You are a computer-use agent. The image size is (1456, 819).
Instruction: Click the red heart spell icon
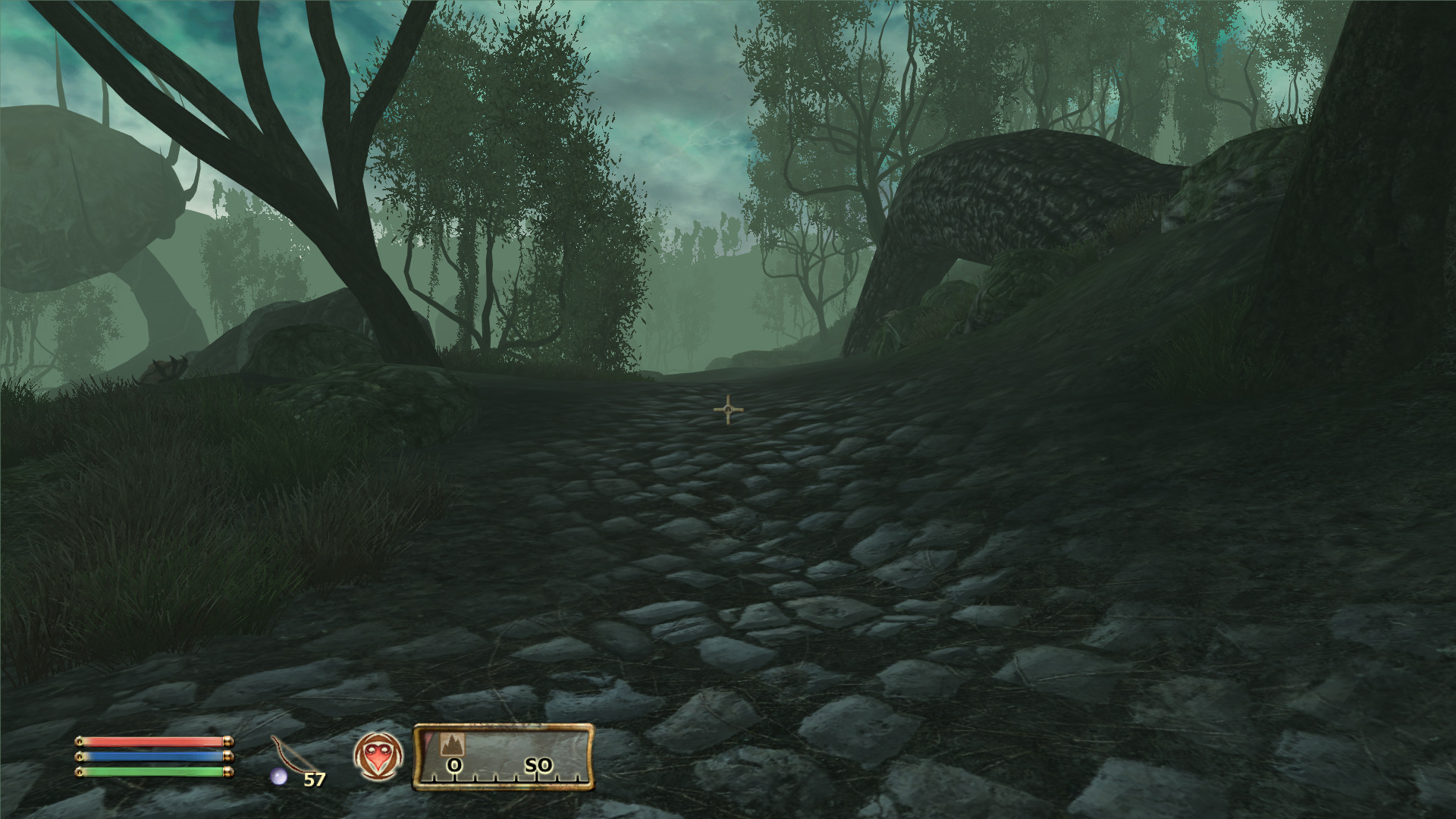378,757
